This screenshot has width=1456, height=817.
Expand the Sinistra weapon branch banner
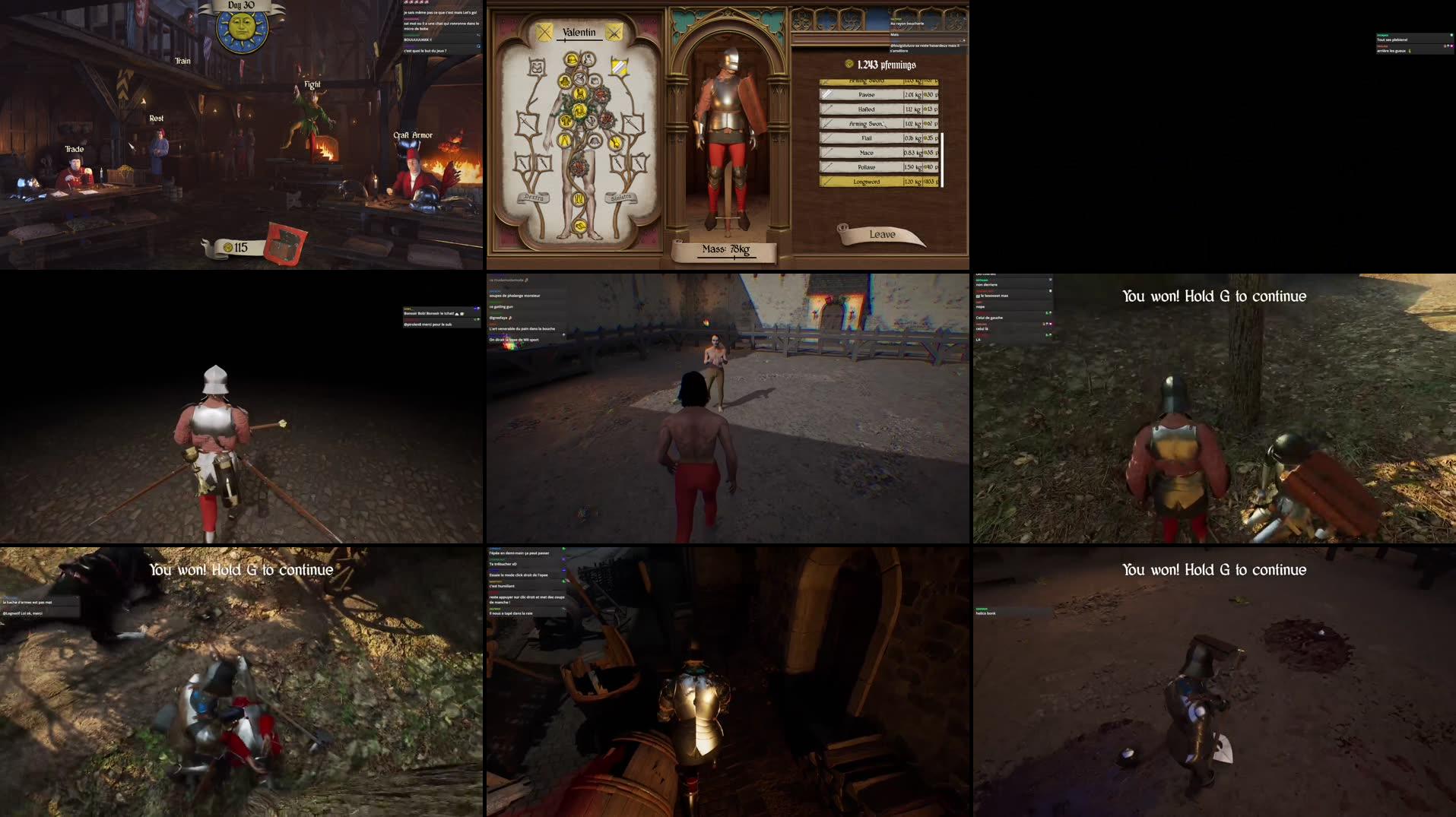point(620,197)
